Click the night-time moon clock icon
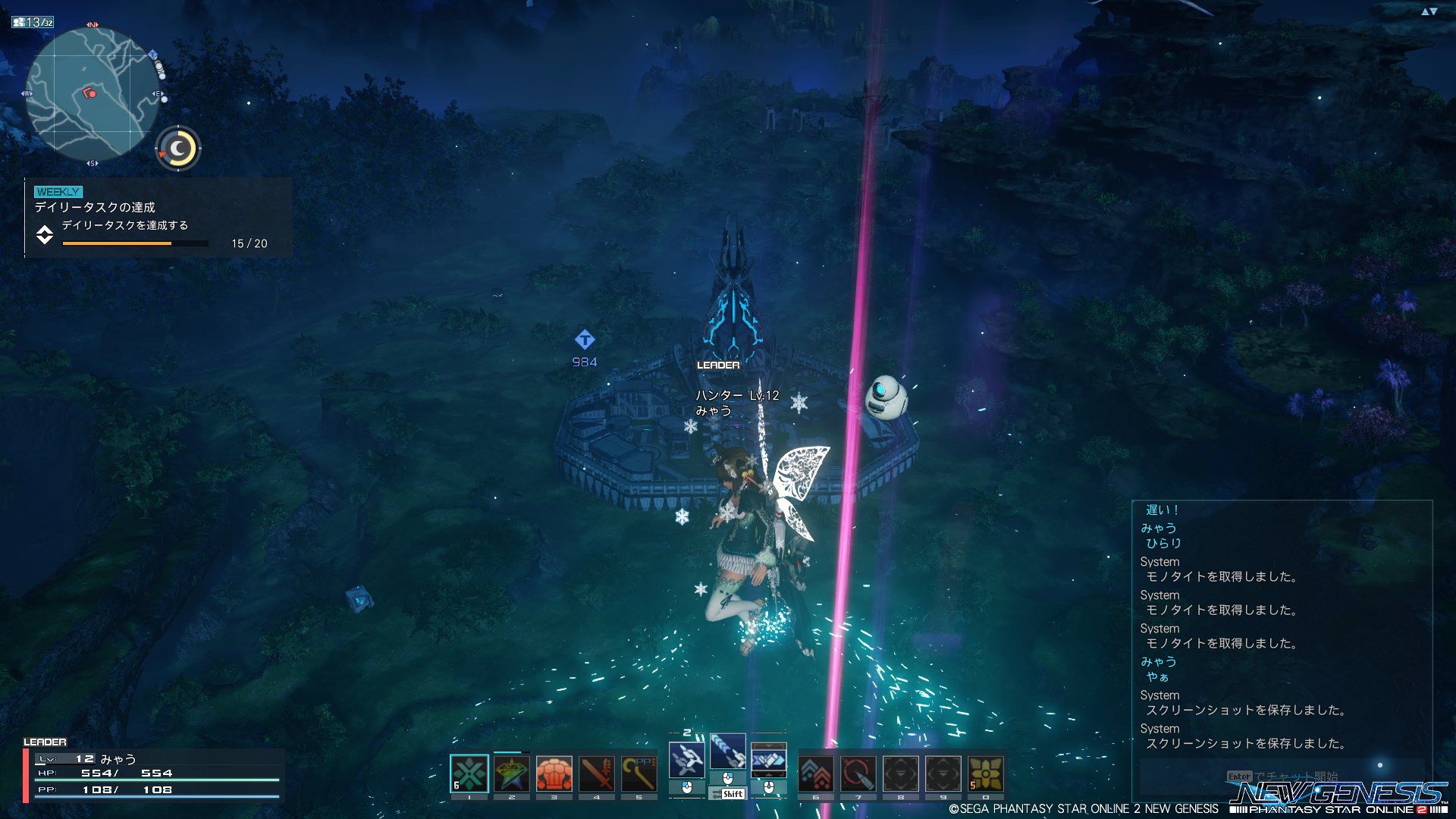 (x=179, y=149)
